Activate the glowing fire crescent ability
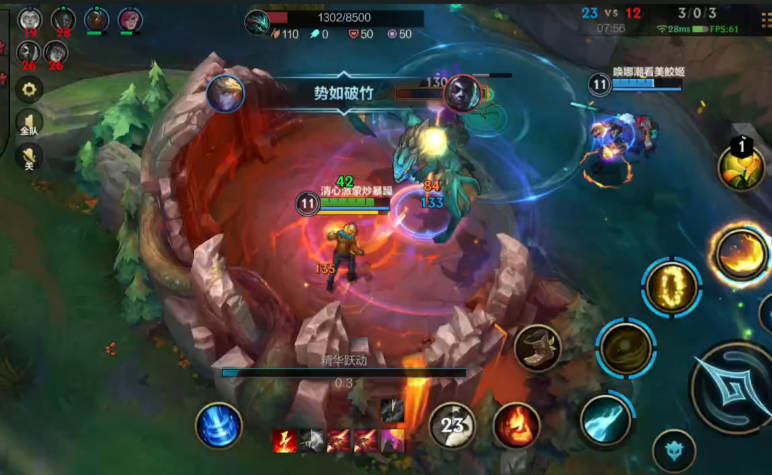Screen dimensions: 772x475 click(x=740, y=254)
